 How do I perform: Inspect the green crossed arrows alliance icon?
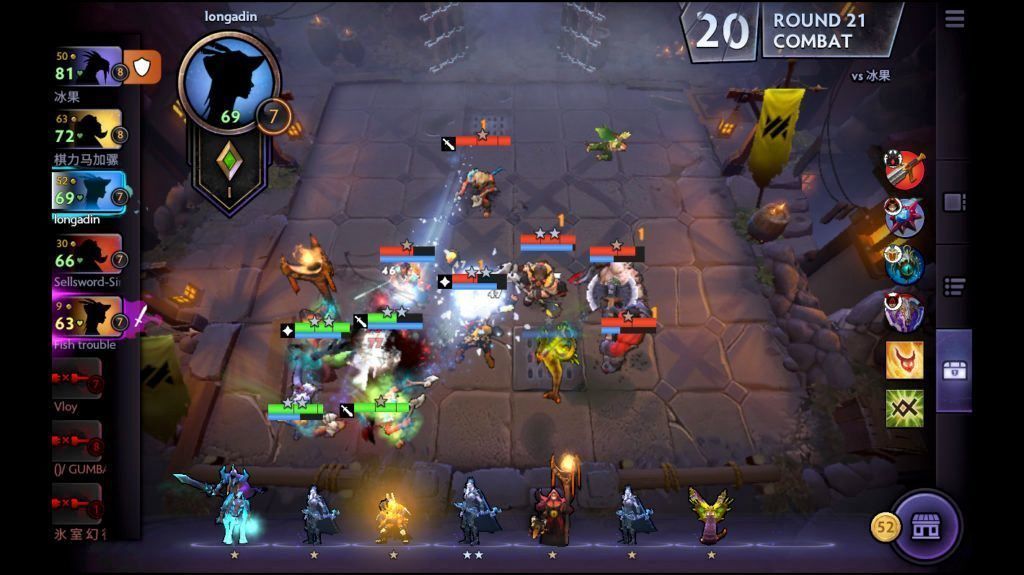(x=904, y=408)
